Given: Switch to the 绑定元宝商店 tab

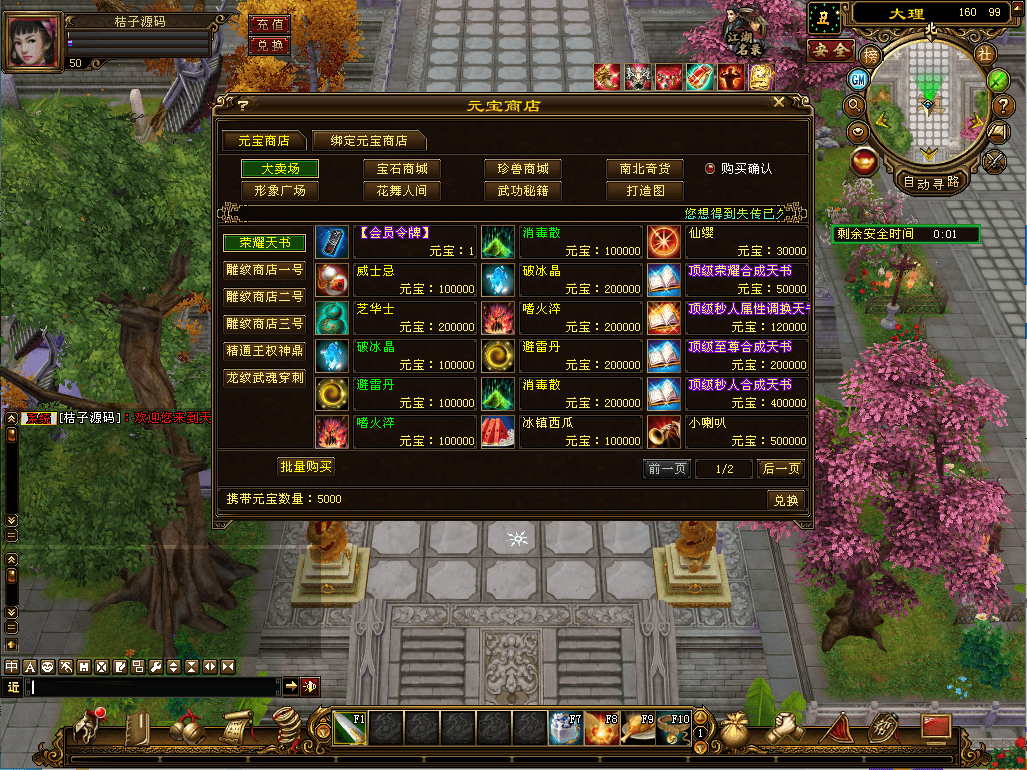Looking at the screenshot, I should (x=368, y=141).
